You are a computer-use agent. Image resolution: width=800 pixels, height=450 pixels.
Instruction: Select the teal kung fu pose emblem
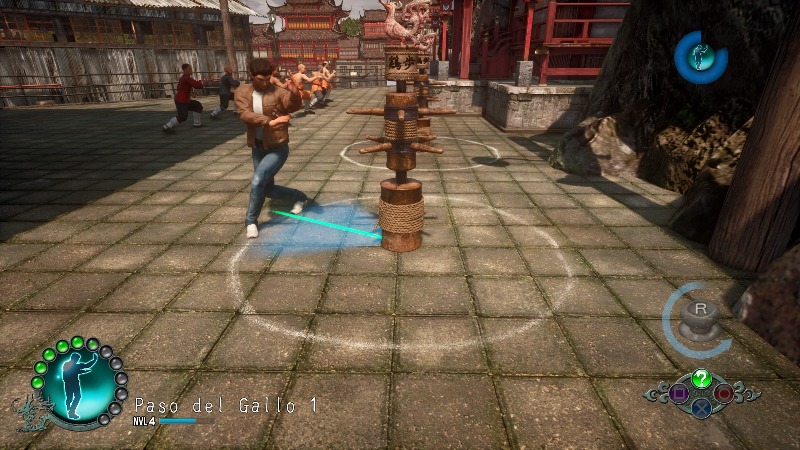(75, 384)
